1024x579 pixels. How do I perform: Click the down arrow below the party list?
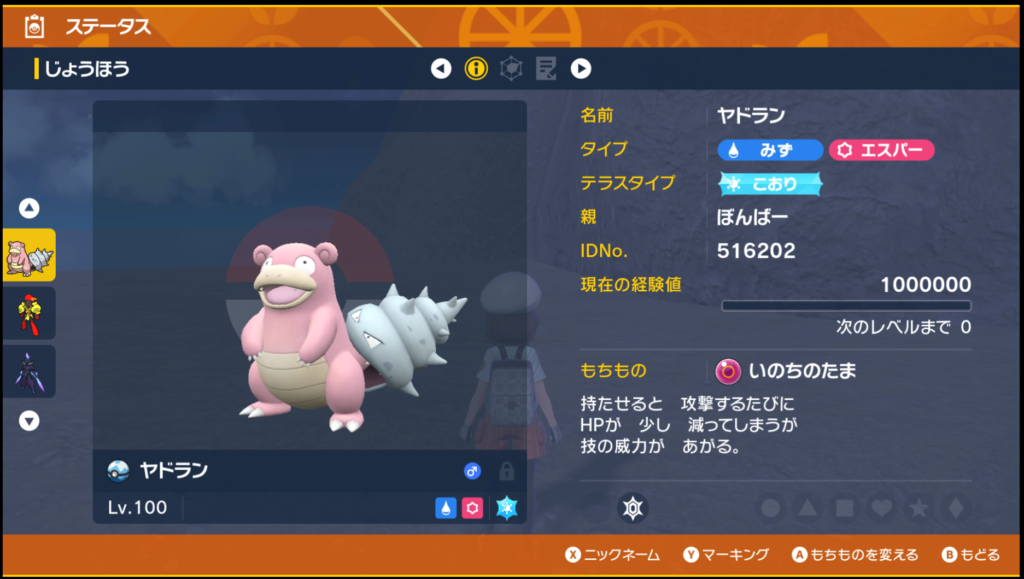tap(30, 420)
